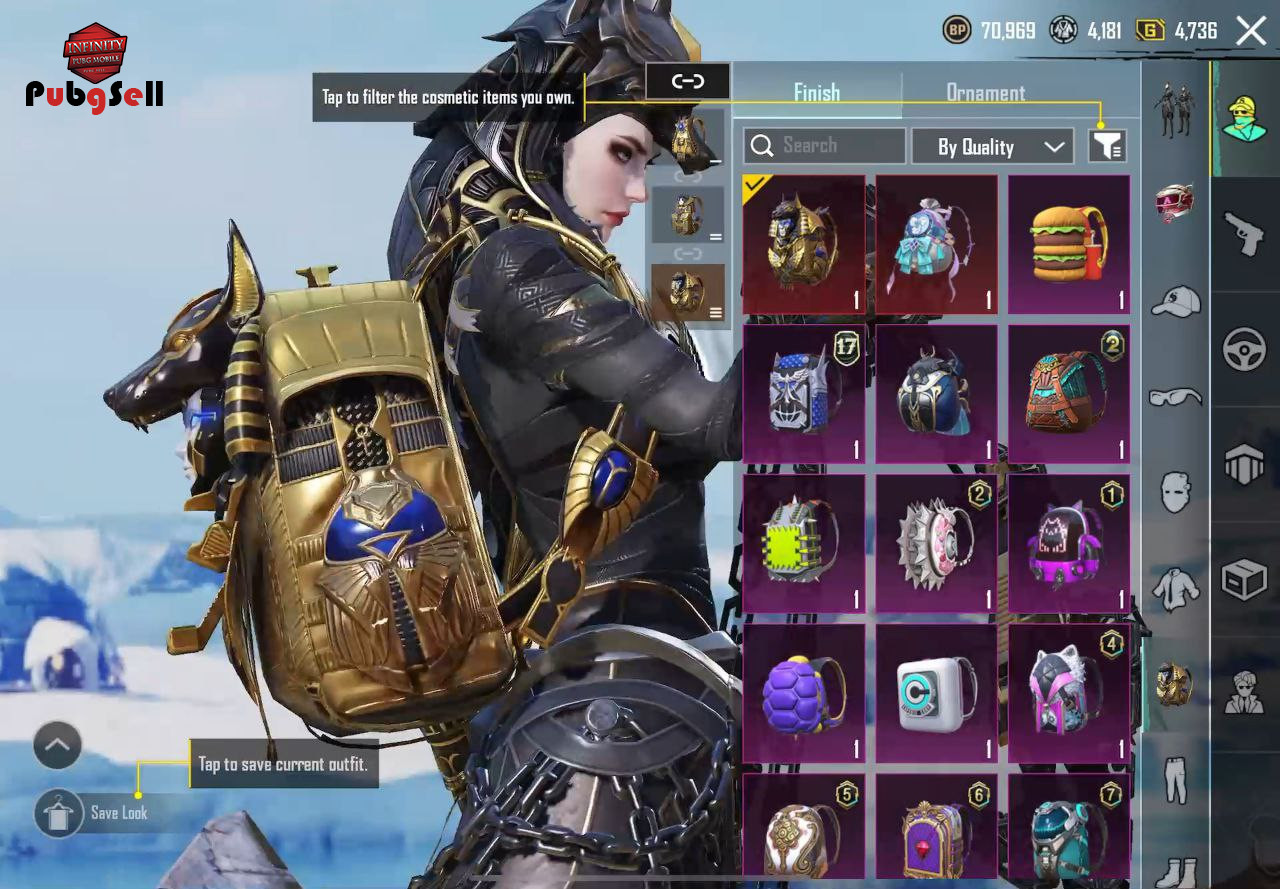This screenshot has height=889, width=1280.
Task: Show the glasses eyewear category
Action: (1175, 397)
